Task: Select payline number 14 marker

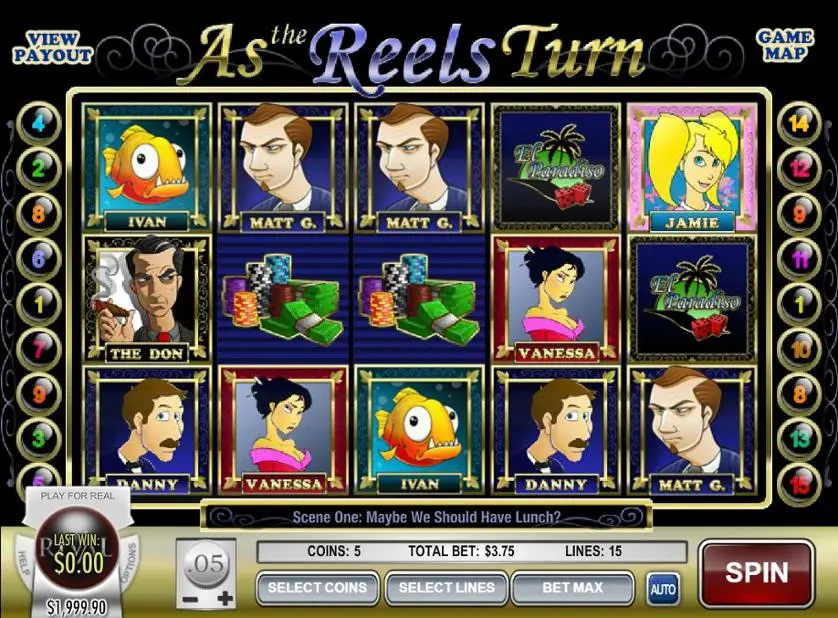Action: (x=799, y=125)
